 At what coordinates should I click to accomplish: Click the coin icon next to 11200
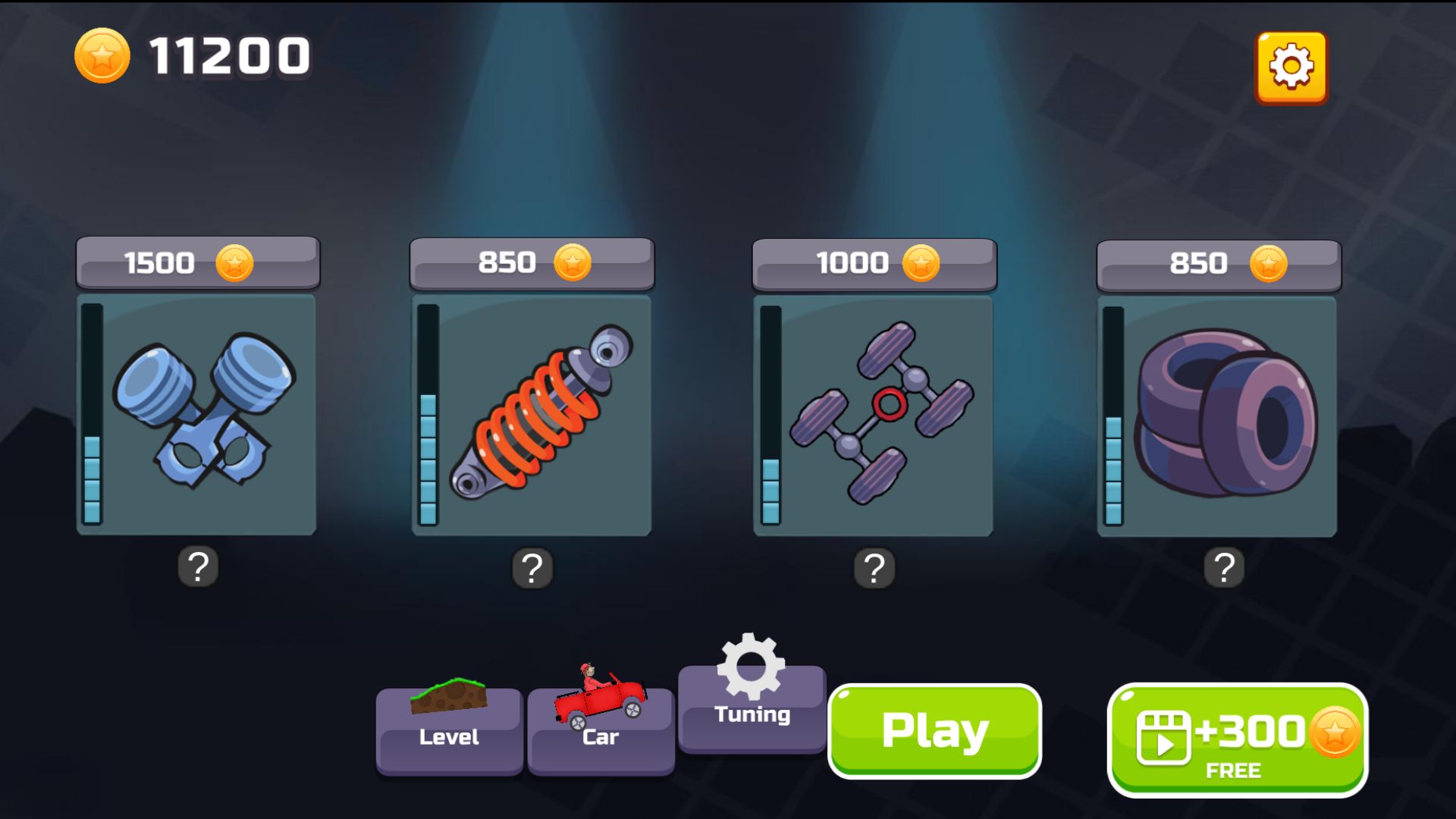[102, 53]
